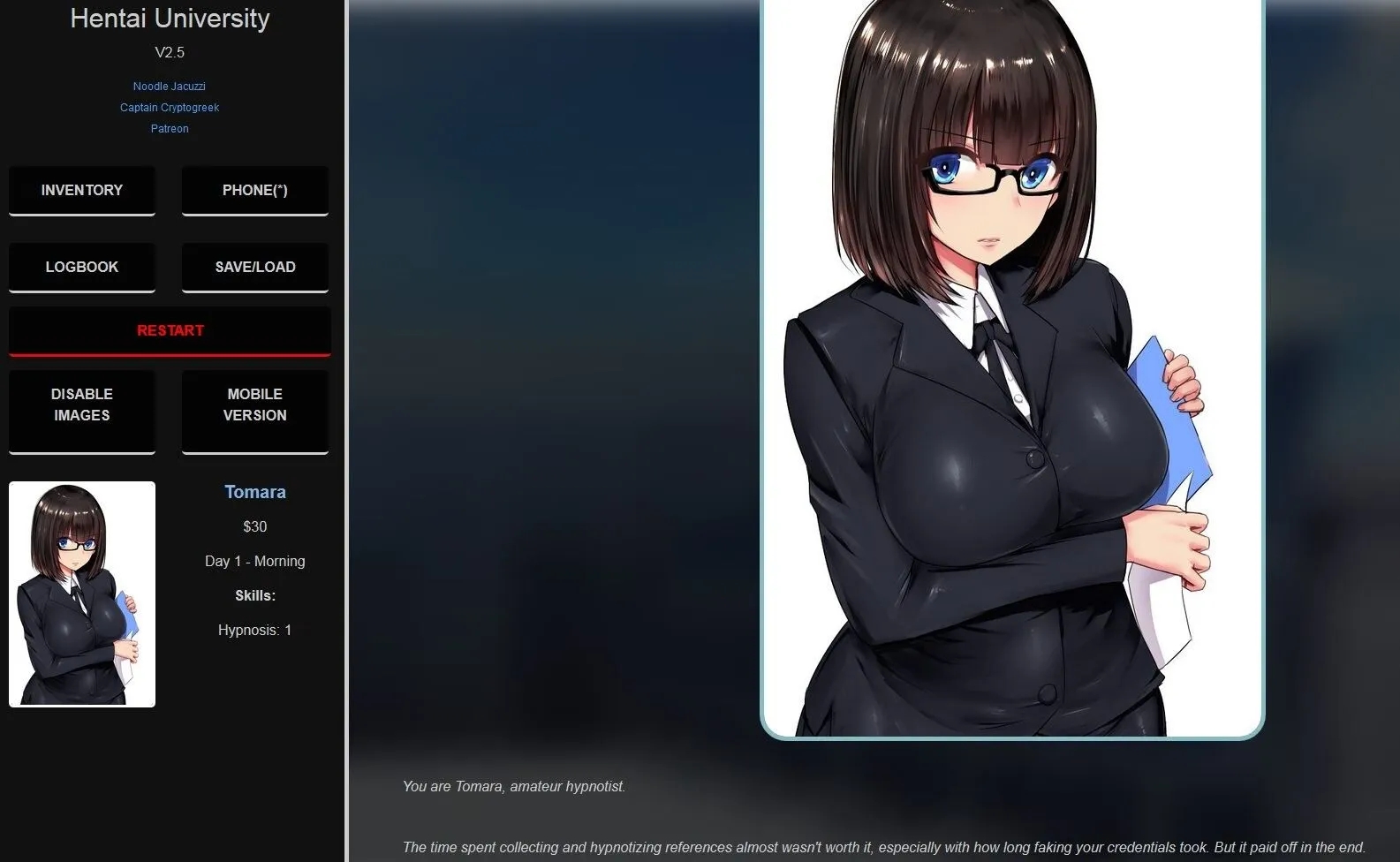Open the Noodle Jacuzzi link

tap(169, 86)
